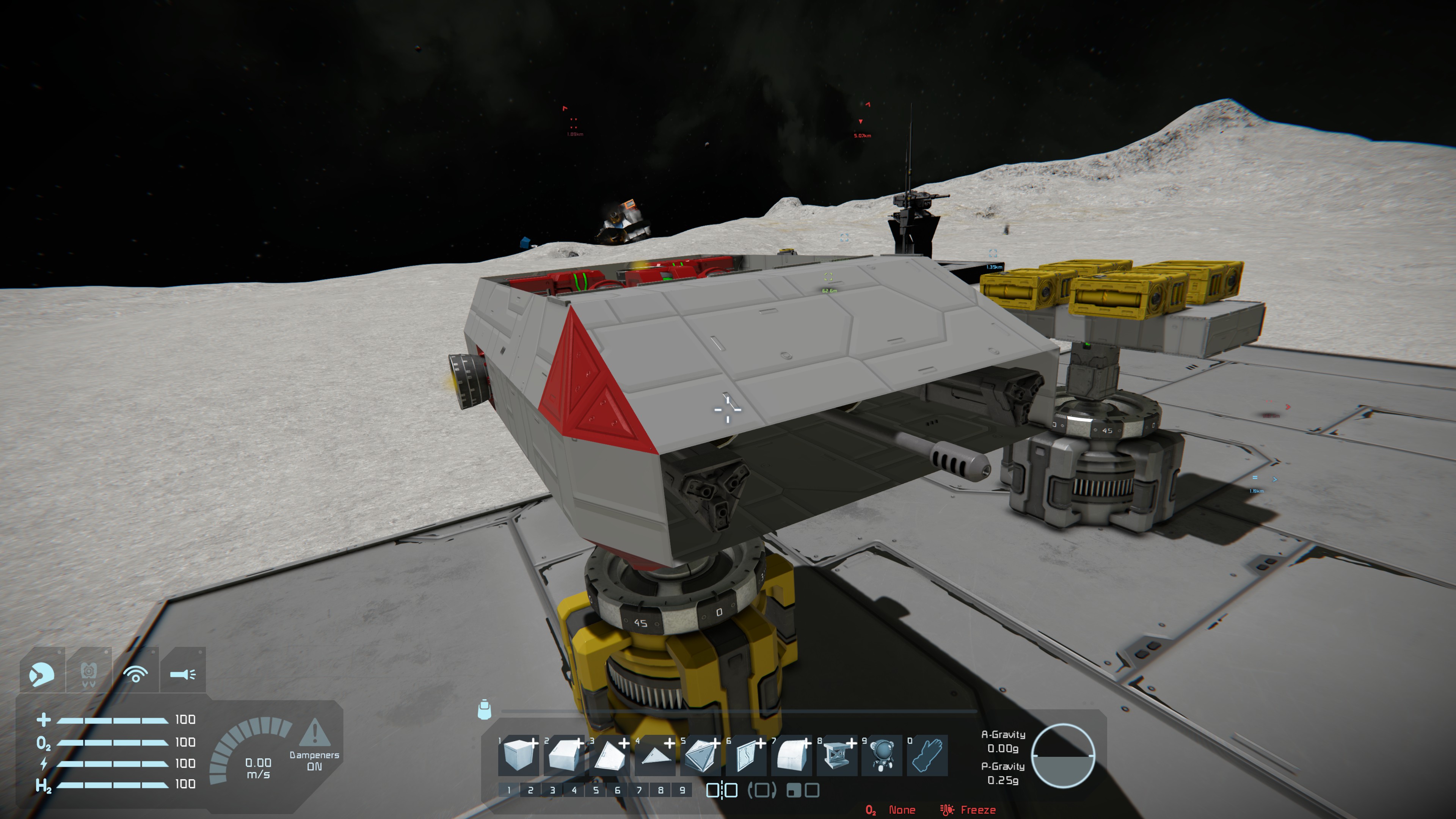
Task: Toggle the flashlight icon
Action: (182, 673)
